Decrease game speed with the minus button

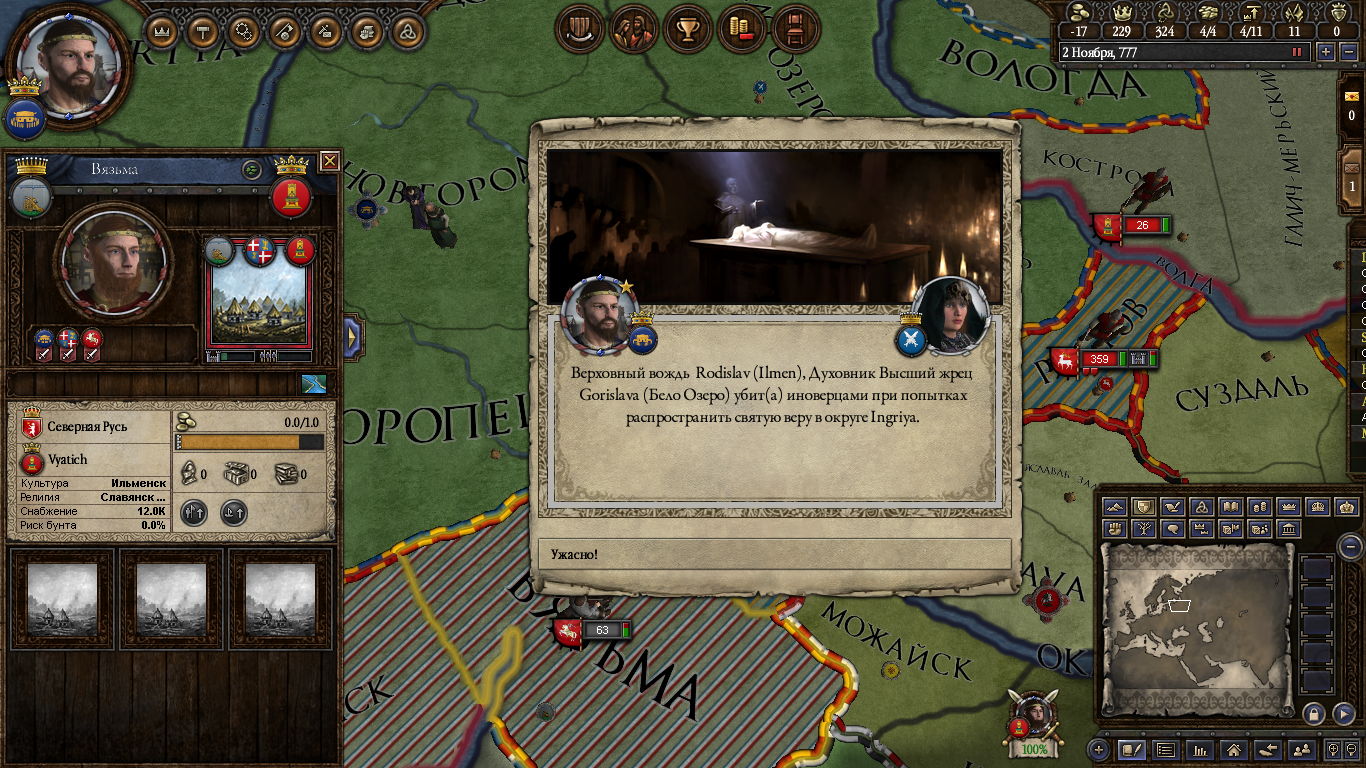click(x=1348, y=52)
